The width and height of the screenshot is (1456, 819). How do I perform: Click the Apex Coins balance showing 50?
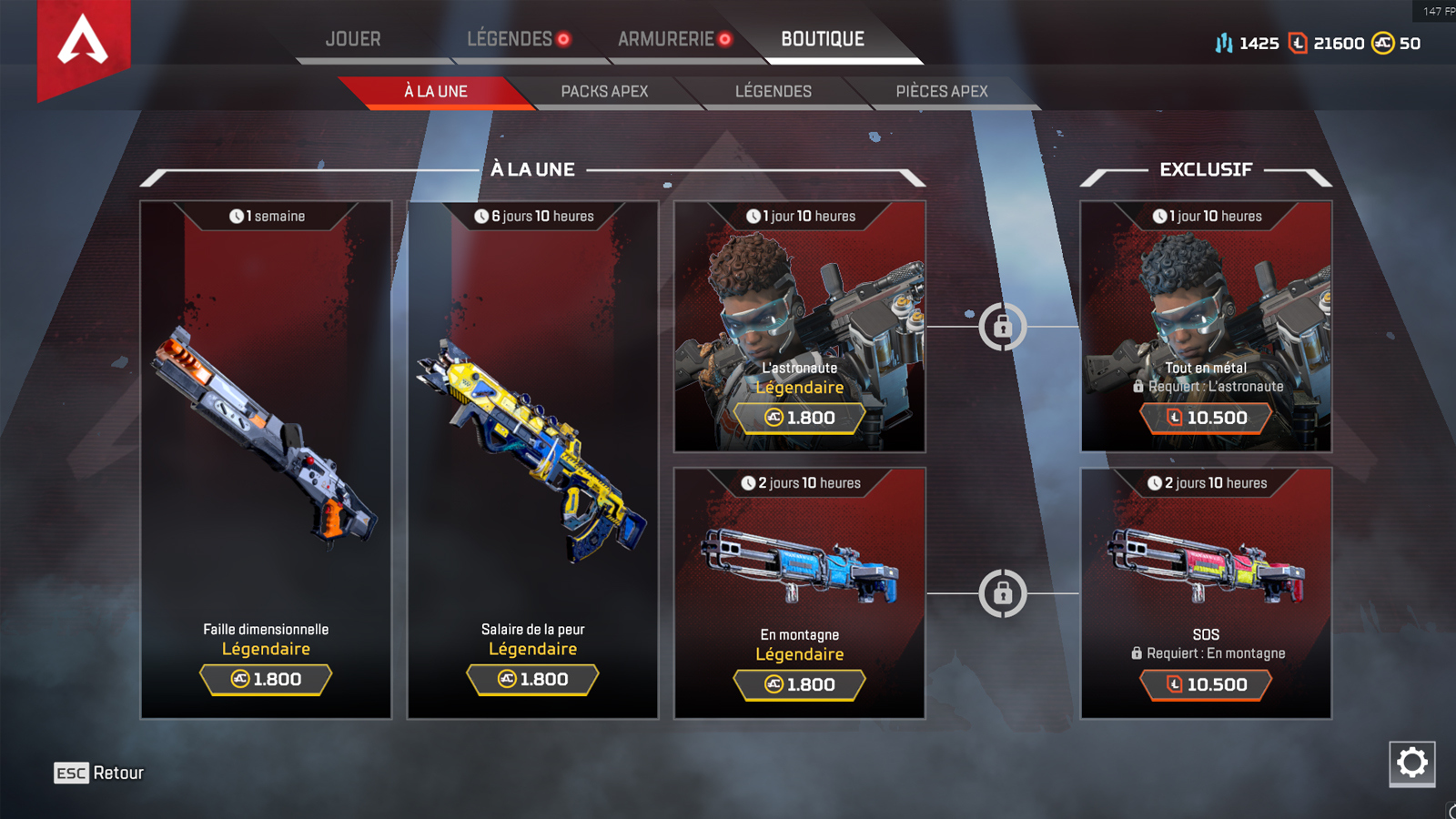click(1397, 43)
